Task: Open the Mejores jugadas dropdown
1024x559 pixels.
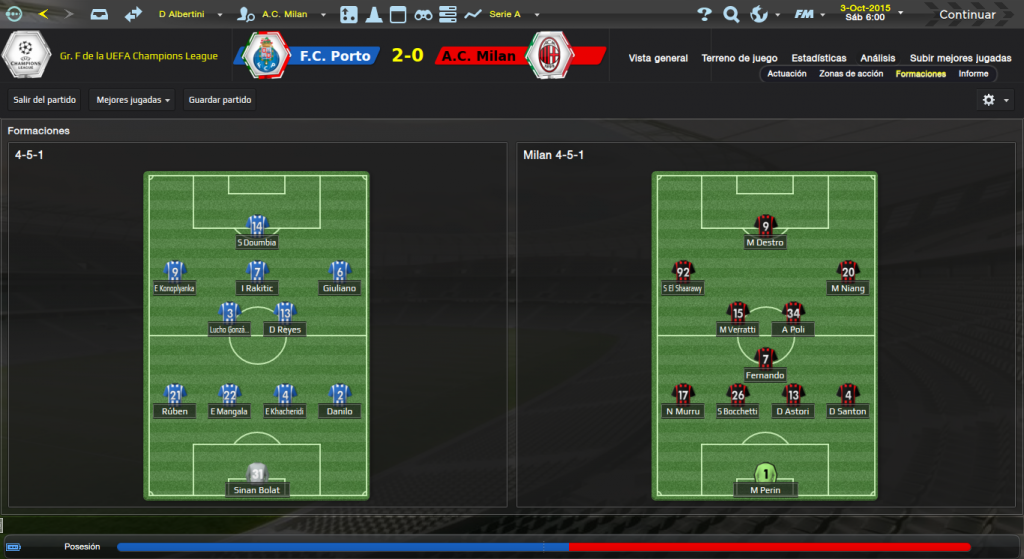Action: click(131, 100)
